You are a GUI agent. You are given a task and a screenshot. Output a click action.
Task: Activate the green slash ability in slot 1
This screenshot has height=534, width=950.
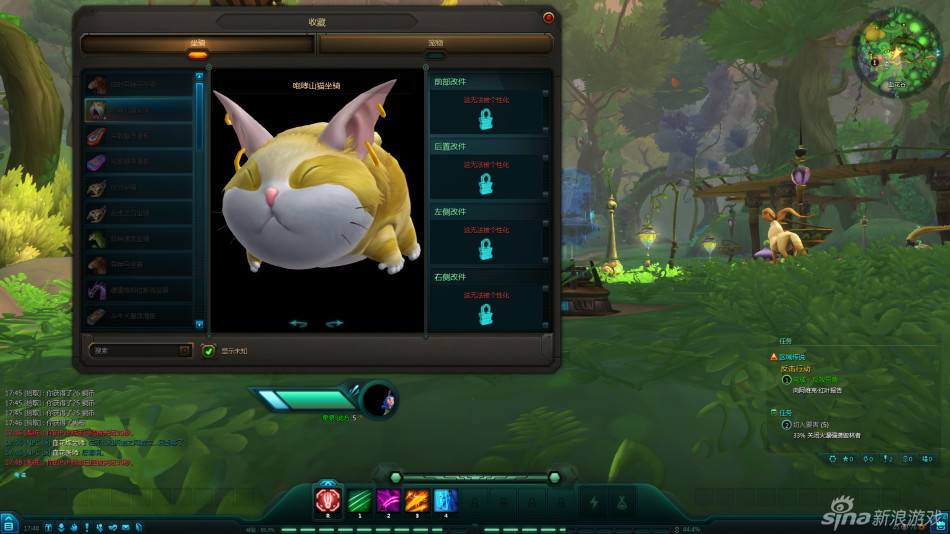[x=359, y=500]
